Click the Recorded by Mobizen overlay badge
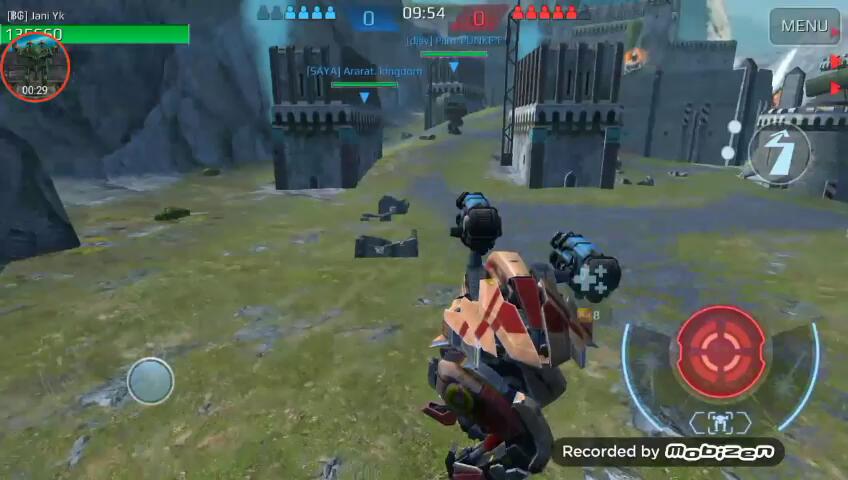 (x=667, y=452)
